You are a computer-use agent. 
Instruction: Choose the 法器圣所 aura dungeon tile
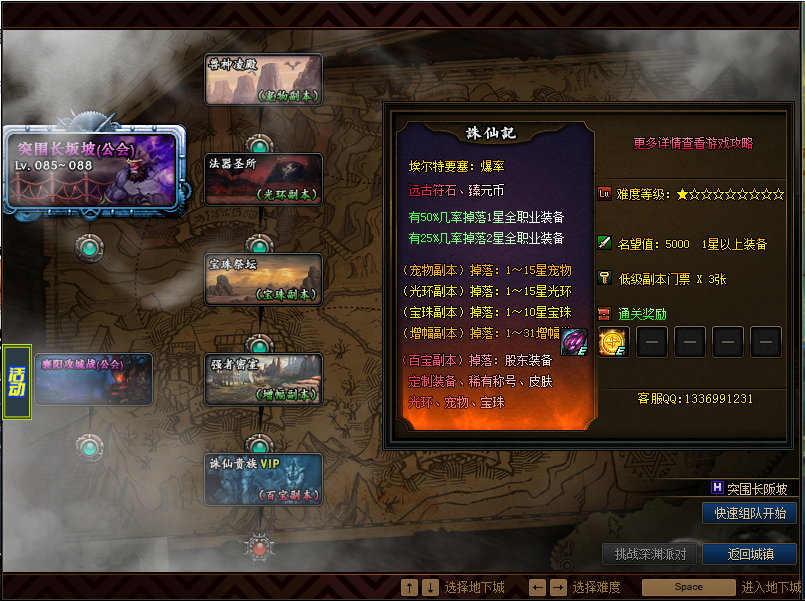point(264,179)
